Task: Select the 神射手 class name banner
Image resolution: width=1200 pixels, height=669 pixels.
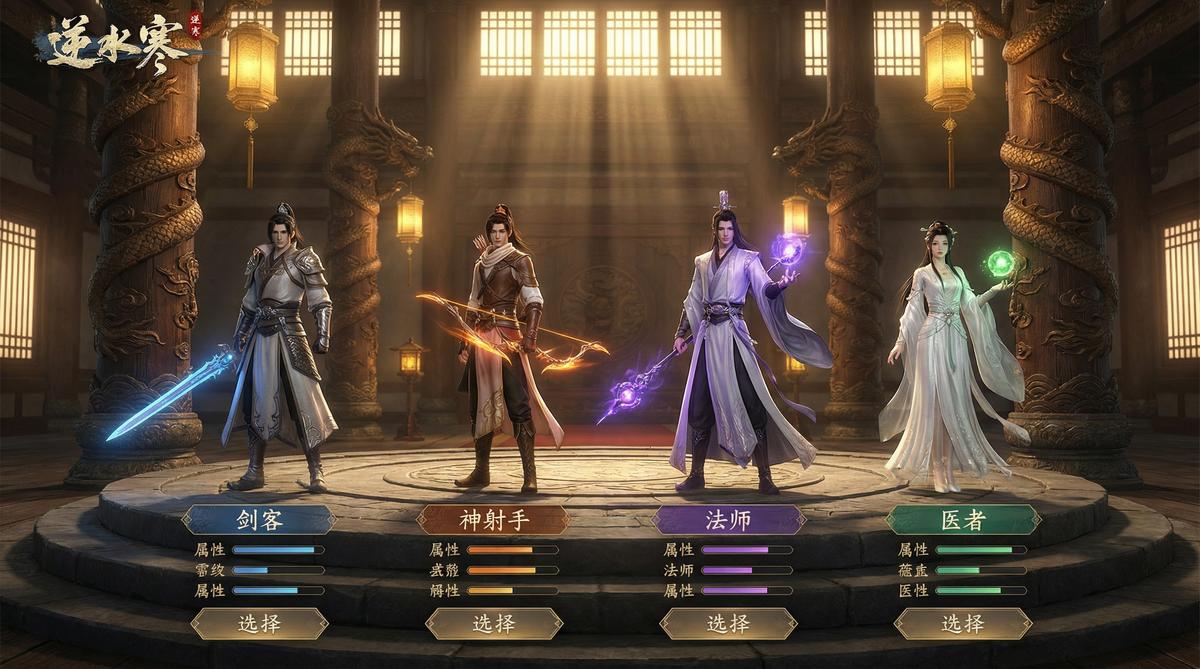Action: pos(493,520)
